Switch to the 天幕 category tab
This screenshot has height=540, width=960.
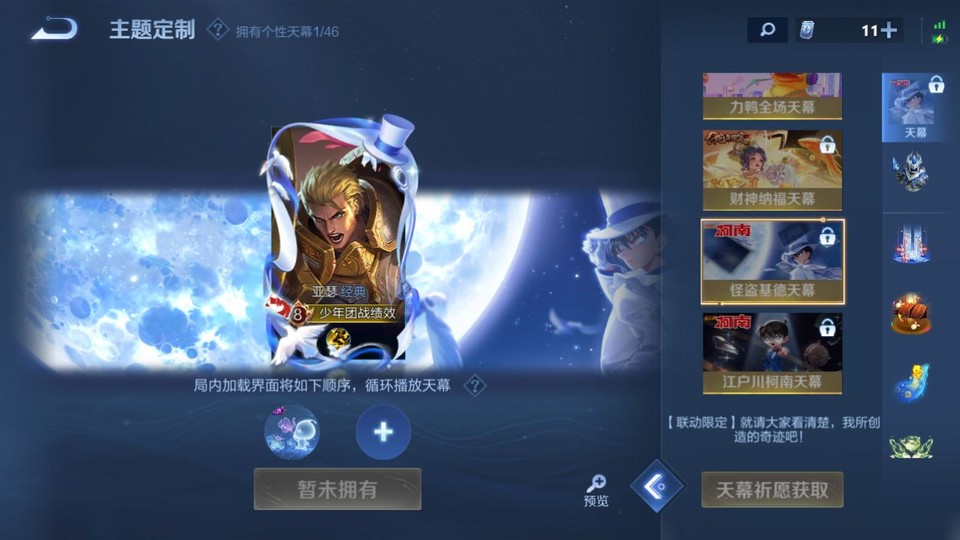[915, 106]
